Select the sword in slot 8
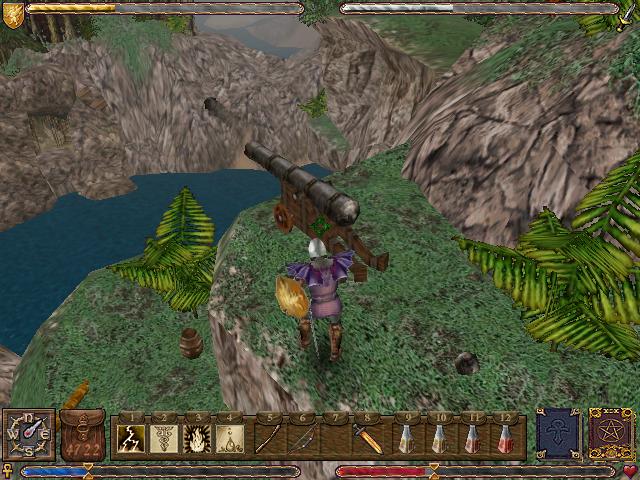This screenshot has width=640, height=480. (x=368, y=438)
